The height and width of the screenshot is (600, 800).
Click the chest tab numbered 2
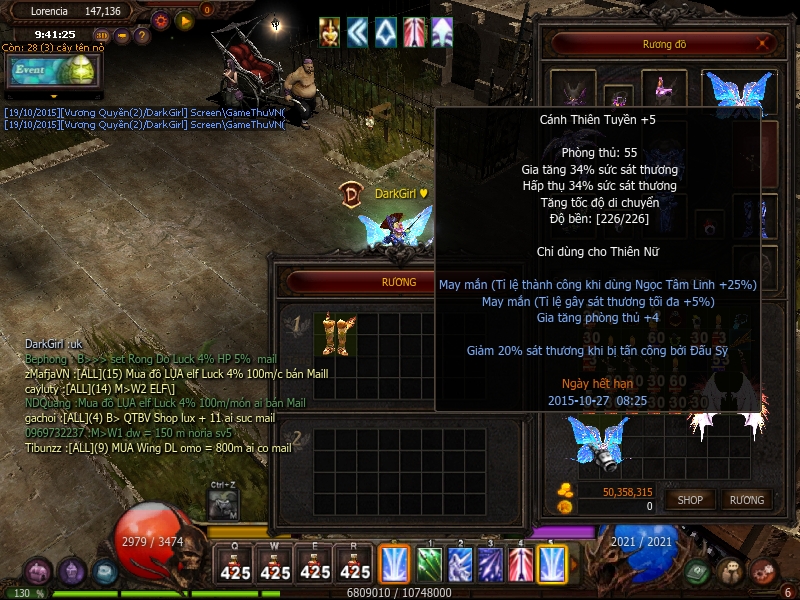click(295, 437)
